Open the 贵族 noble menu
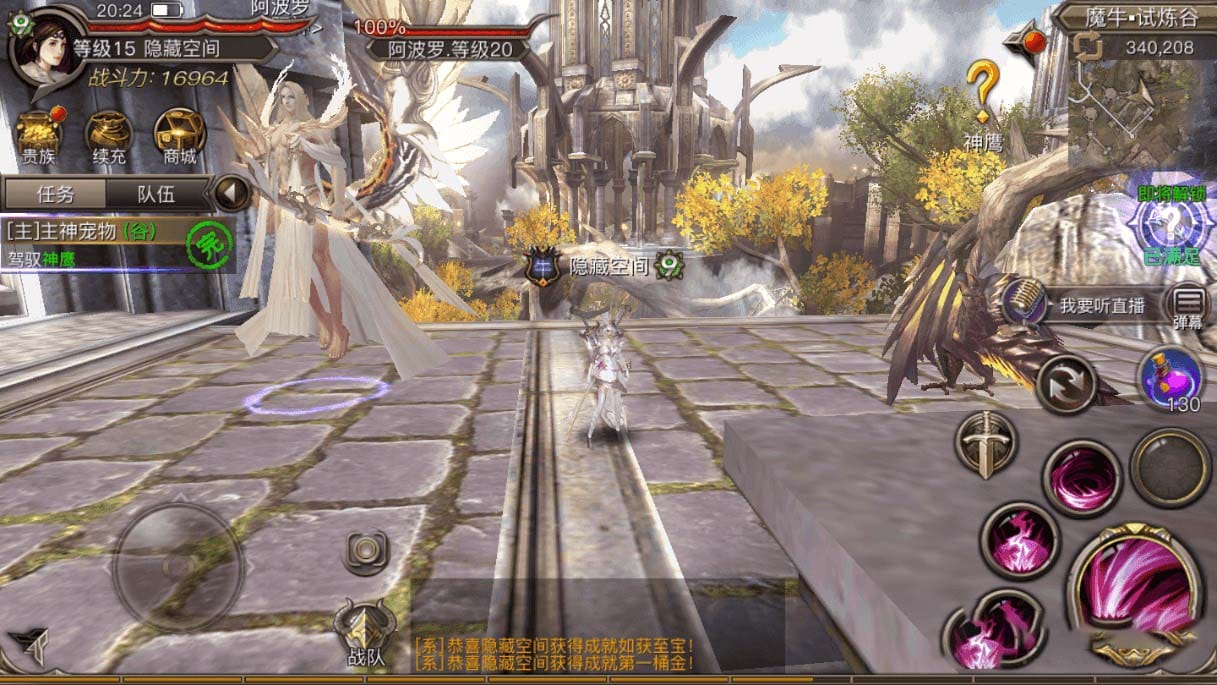This screenshot has height=685, width=1217. [x=40, y=135]
